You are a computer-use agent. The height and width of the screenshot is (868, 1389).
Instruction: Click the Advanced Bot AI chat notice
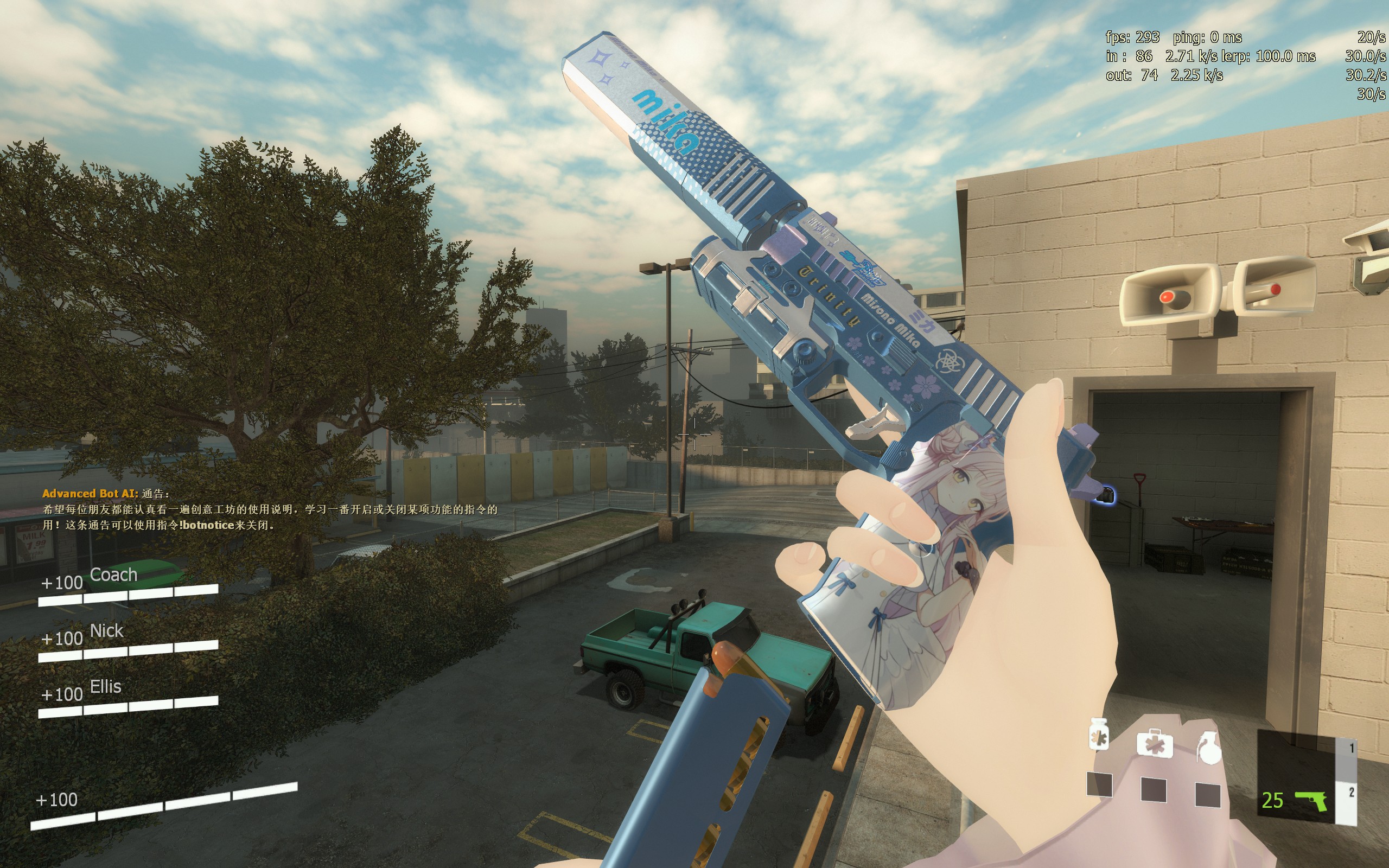[270, 509]
